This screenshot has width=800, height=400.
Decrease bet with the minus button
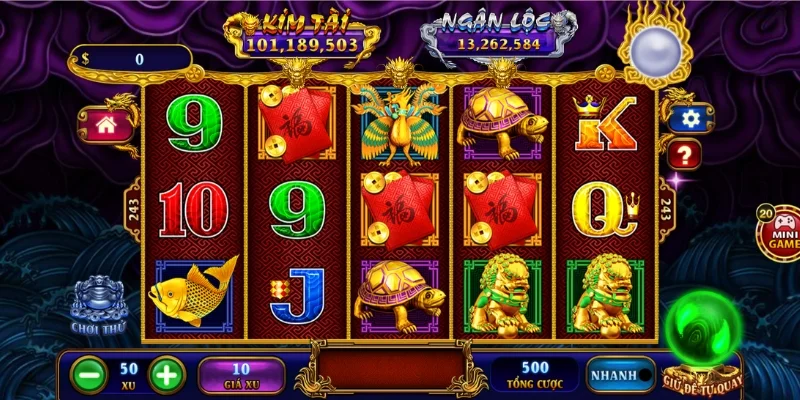click(90, 375)
